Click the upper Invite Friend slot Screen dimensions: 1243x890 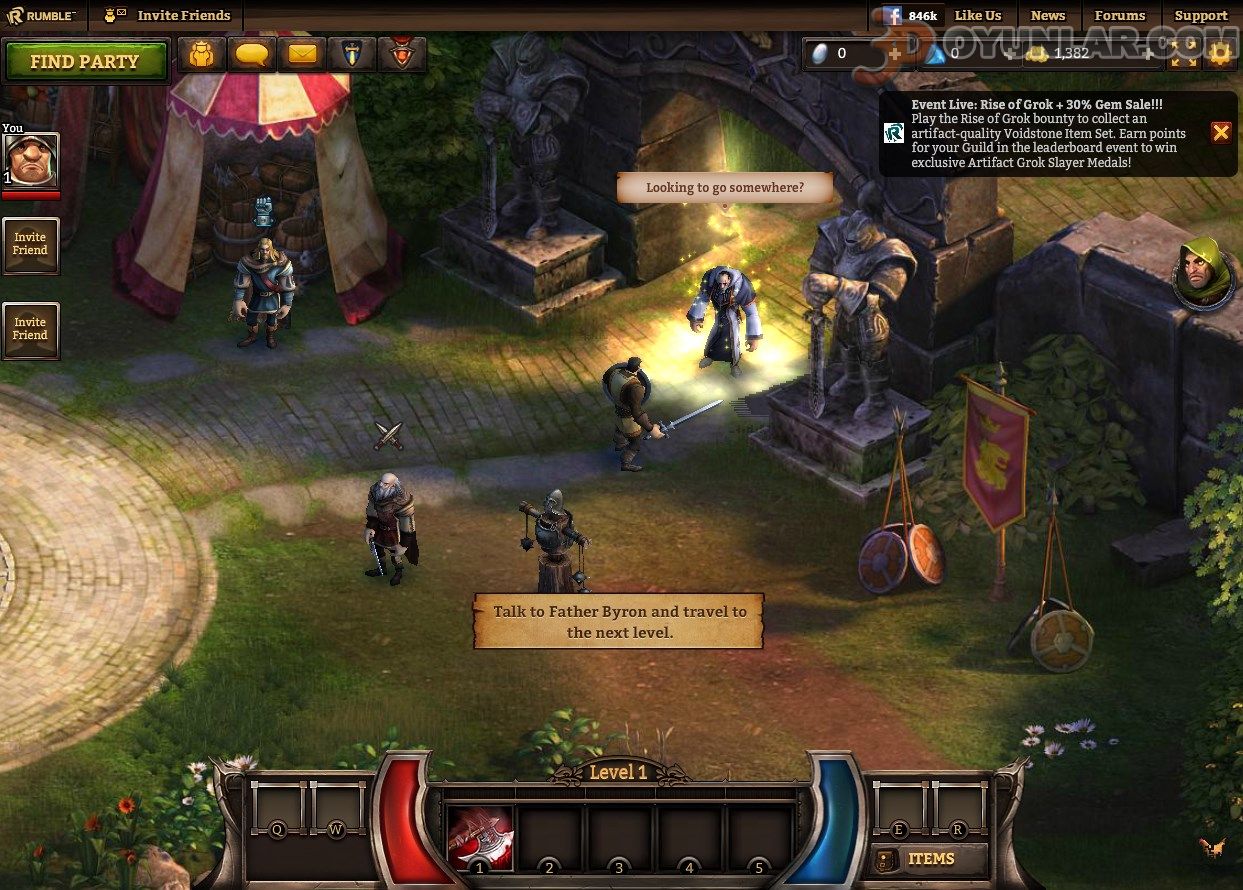pyautogui.click(x=30, y=245)
